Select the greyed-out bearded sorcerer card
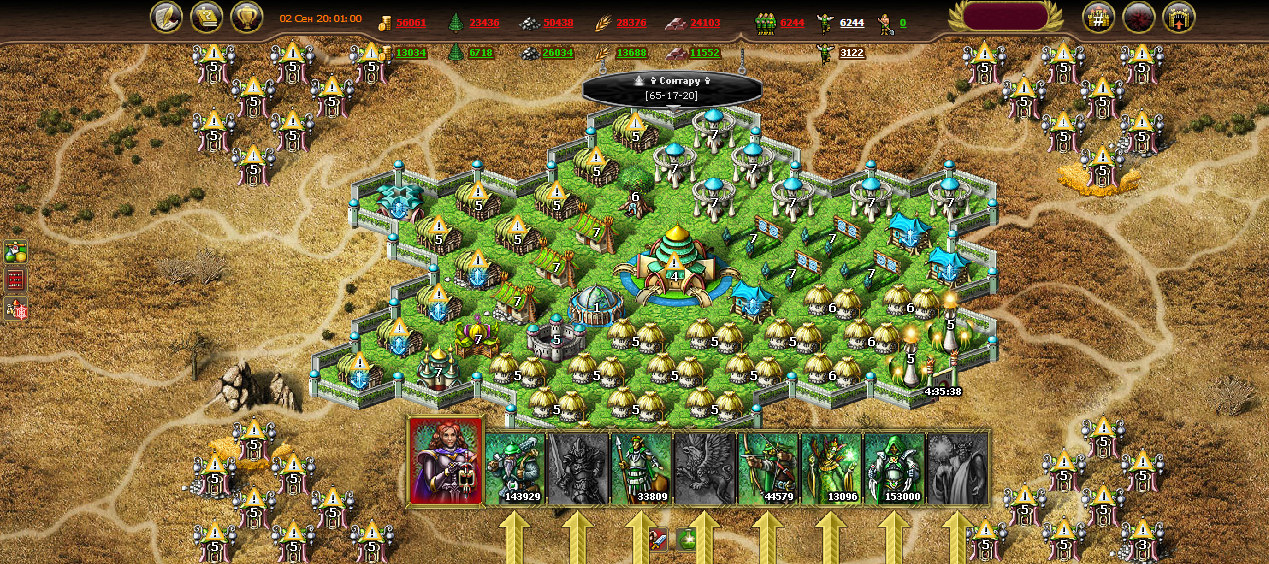This screenshot has width=1269, height=564. (957, 467)
